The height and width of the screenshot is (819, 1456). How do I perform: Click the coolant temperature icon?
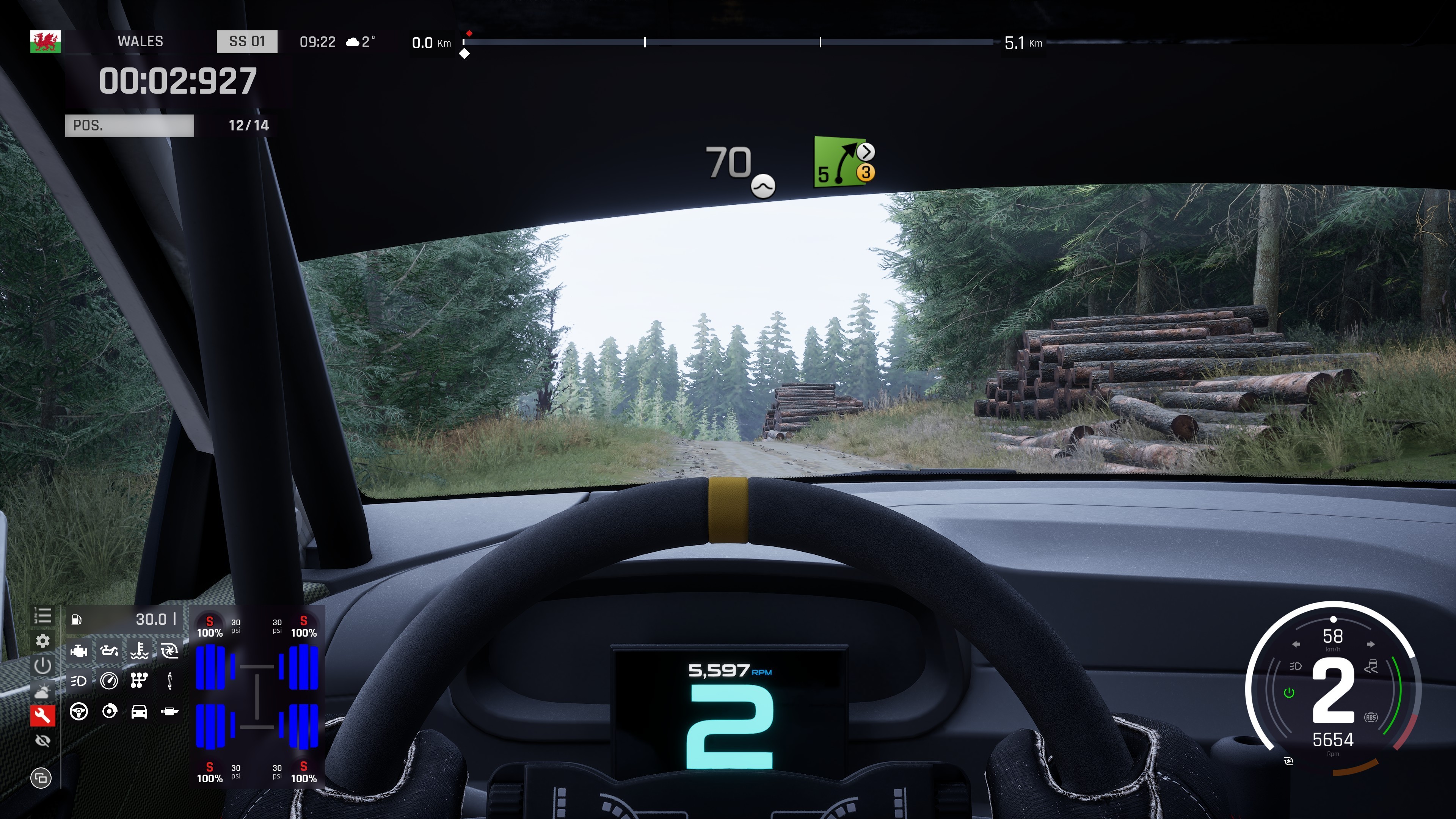click(139, 651)
